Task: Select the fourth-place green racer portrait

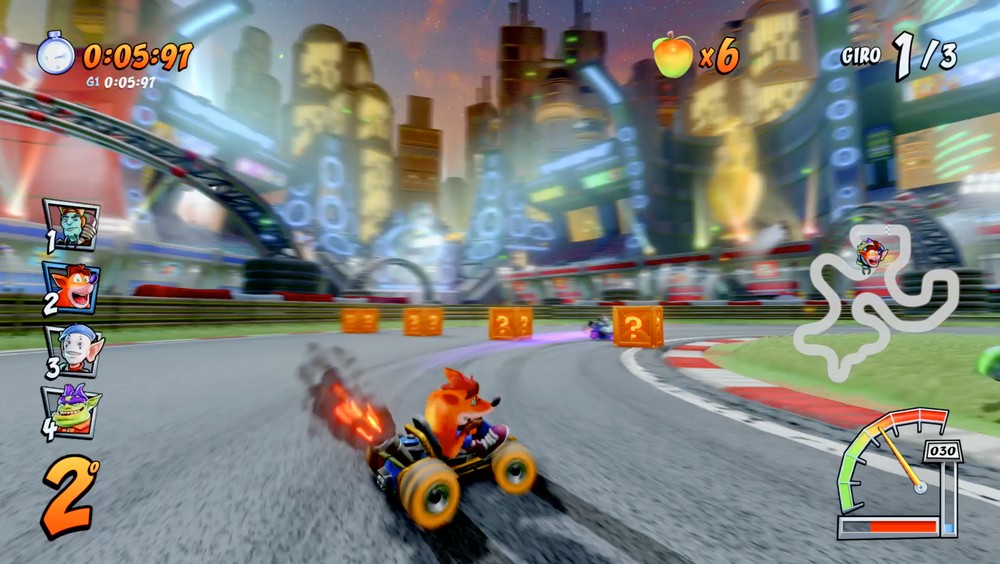Action: pos(71,409)
